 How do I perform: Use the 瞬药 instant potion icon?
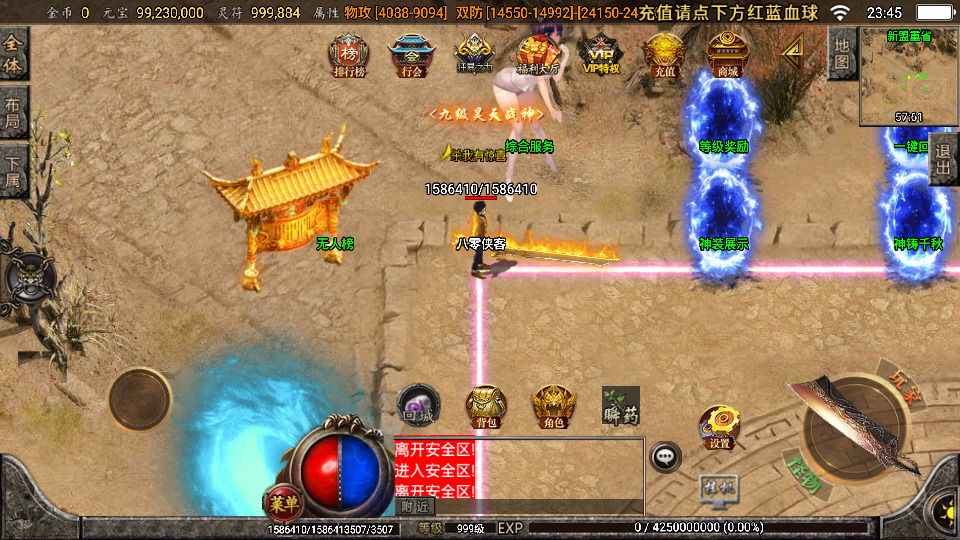pyautogui.click(x=620, y=405)
